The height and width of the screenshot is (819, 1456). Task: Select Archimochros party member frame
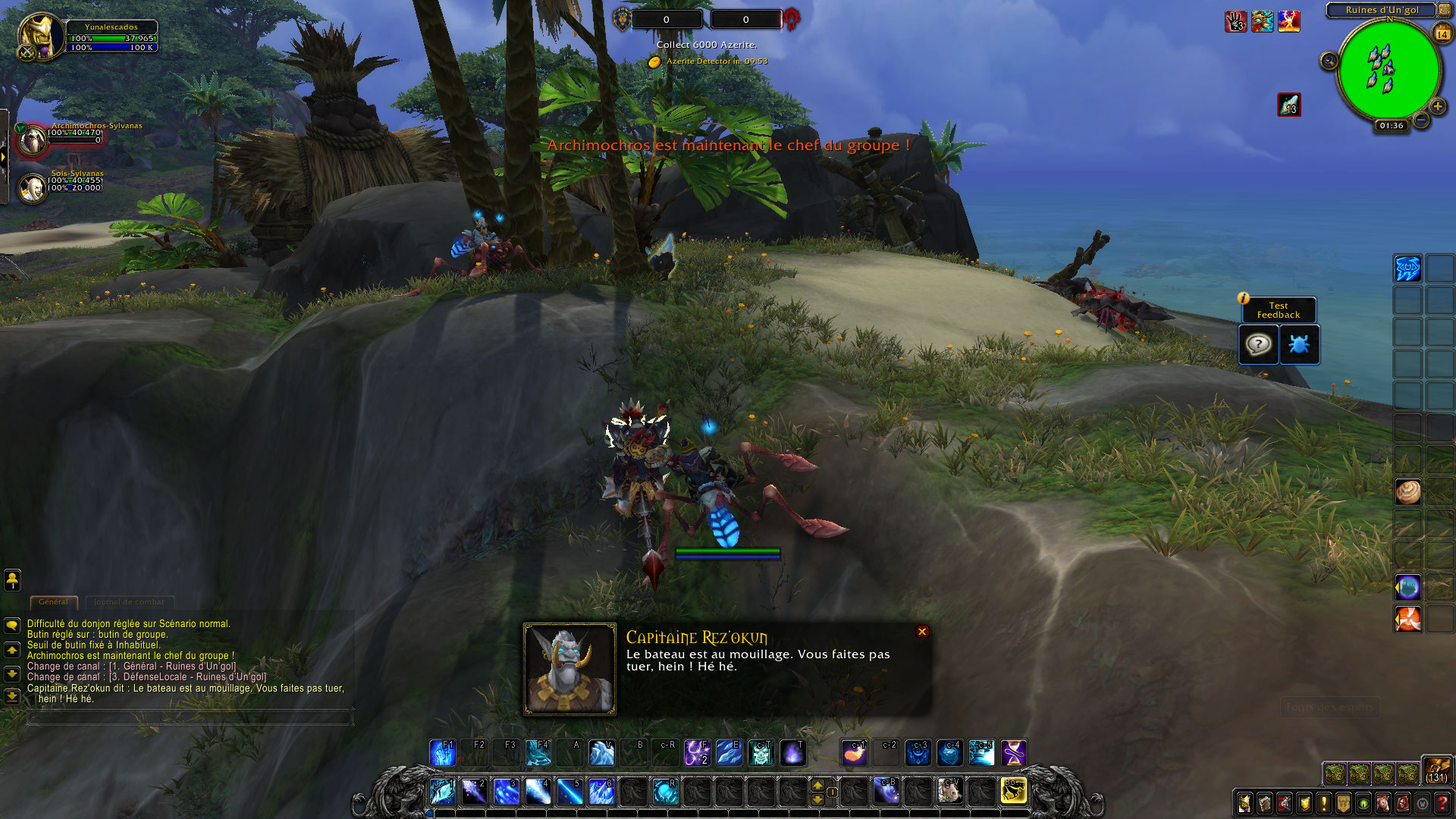click(x=33, y=140)
